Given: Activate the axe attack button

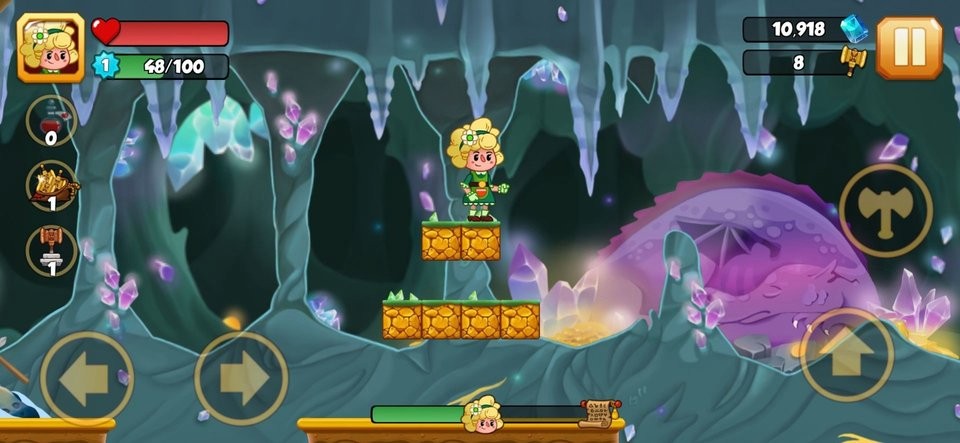Looking at the screenshot, I should (x=885, y=210).
